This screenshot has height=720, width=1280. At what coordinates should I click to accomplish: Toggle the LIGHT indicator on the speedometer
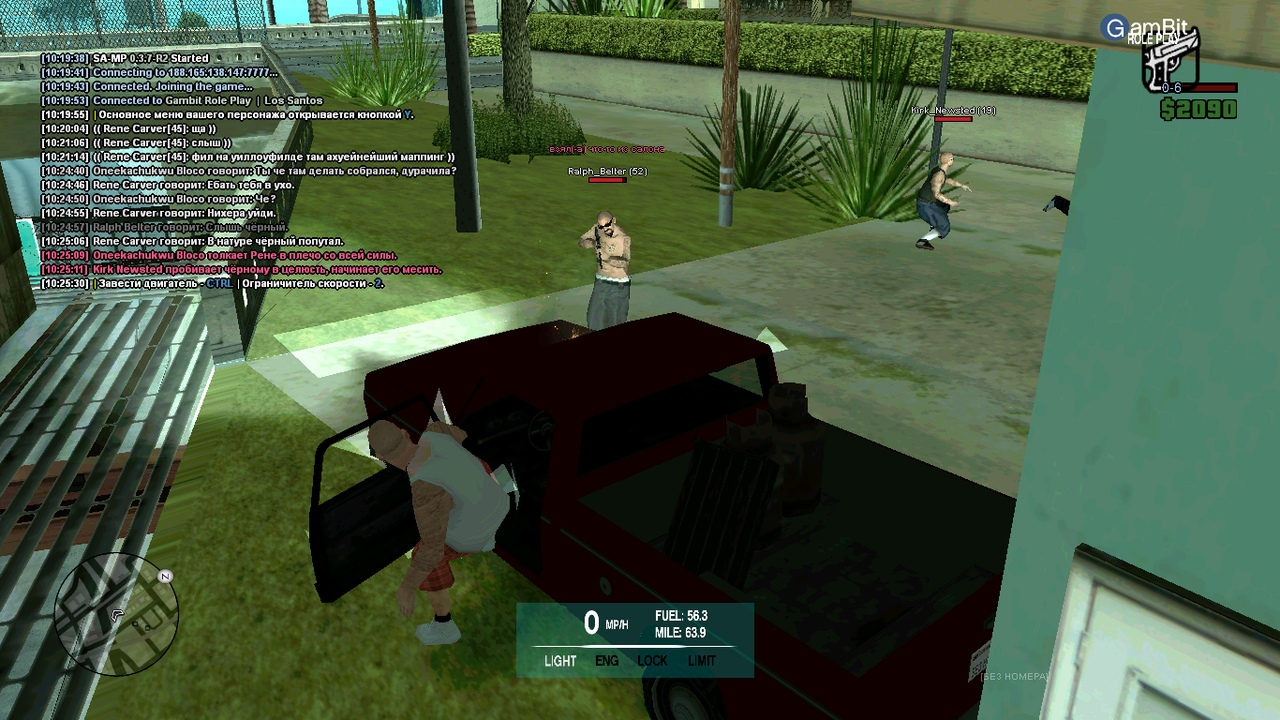pyautogui.click(x=560, y=661)
